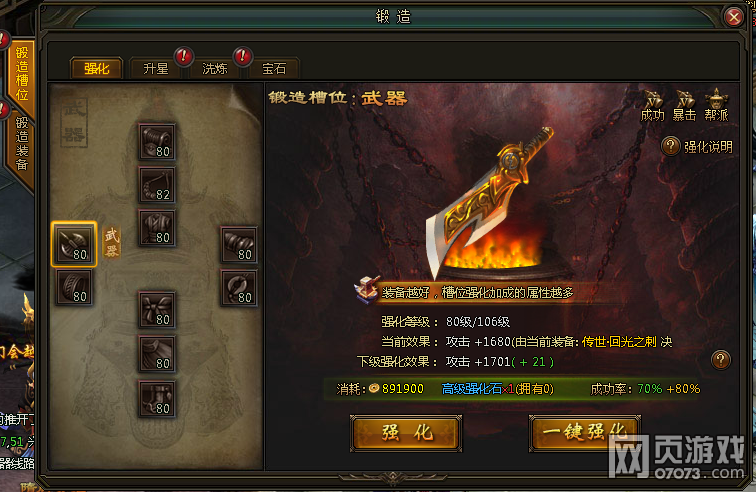Click the 成功 bonus icon
The image size is (756, 492).
[652, 103]
